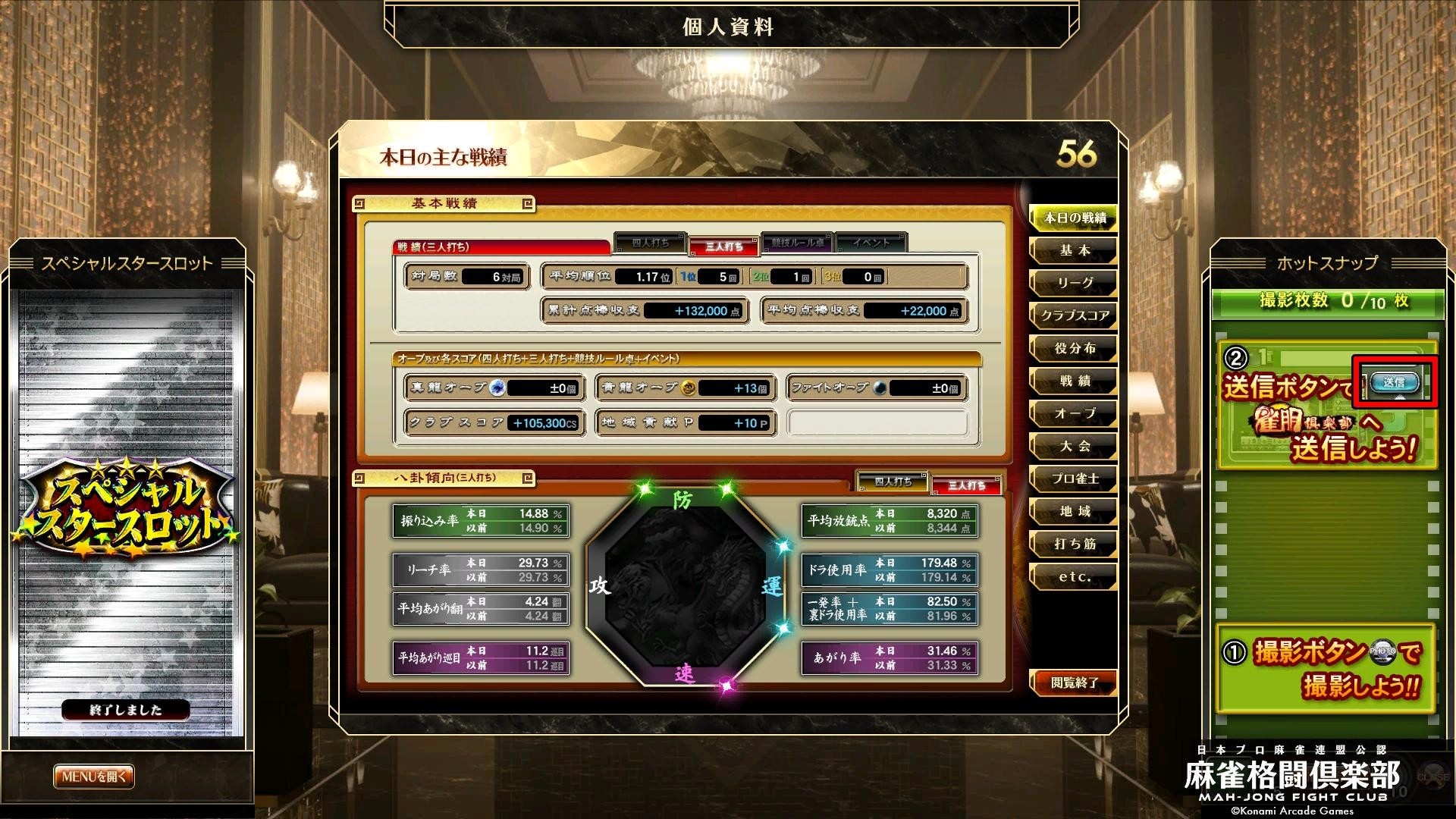
Task: Open the etc. side menu entry
Action: point(1074,577)
